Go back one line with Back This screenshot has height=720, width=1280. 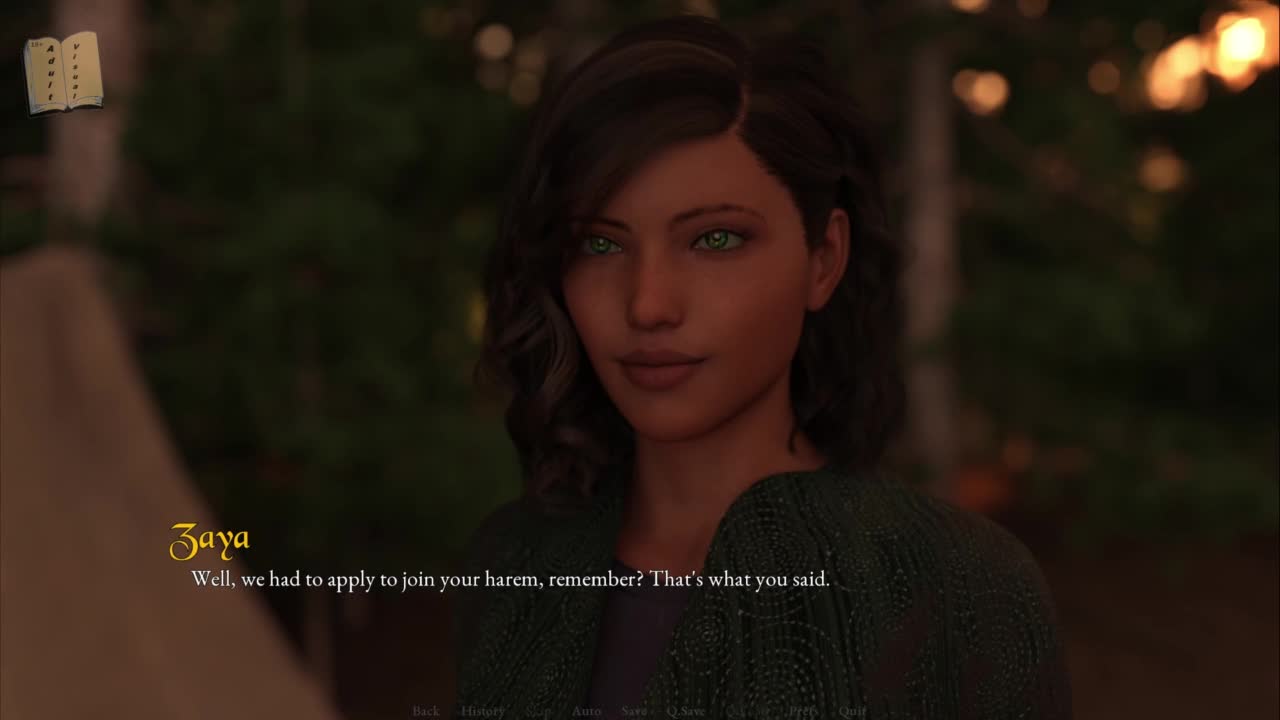[x=425, y=711]
